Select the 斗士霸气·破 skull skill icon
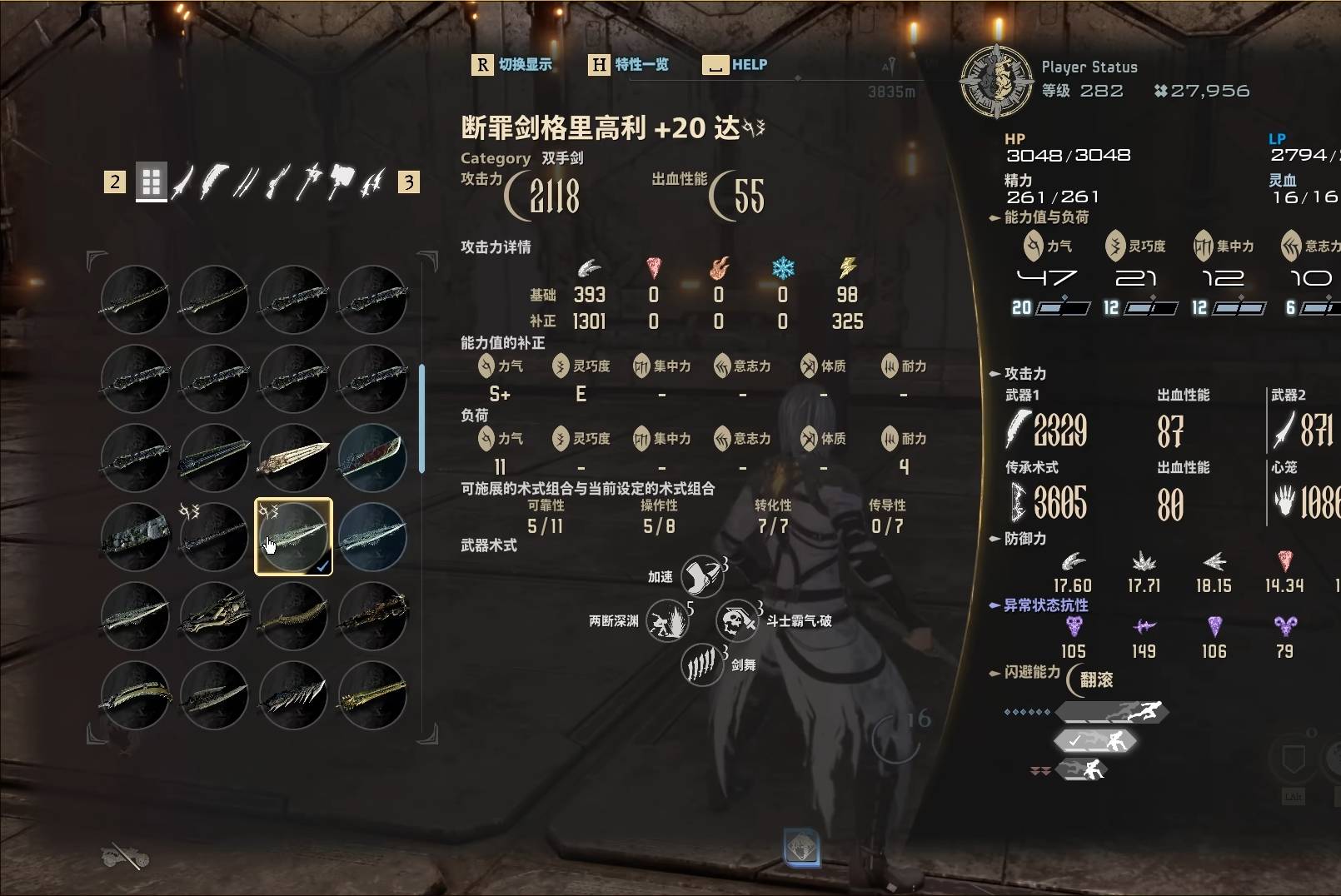Screen dimensions: 1341x896 (x=736, y=621)
